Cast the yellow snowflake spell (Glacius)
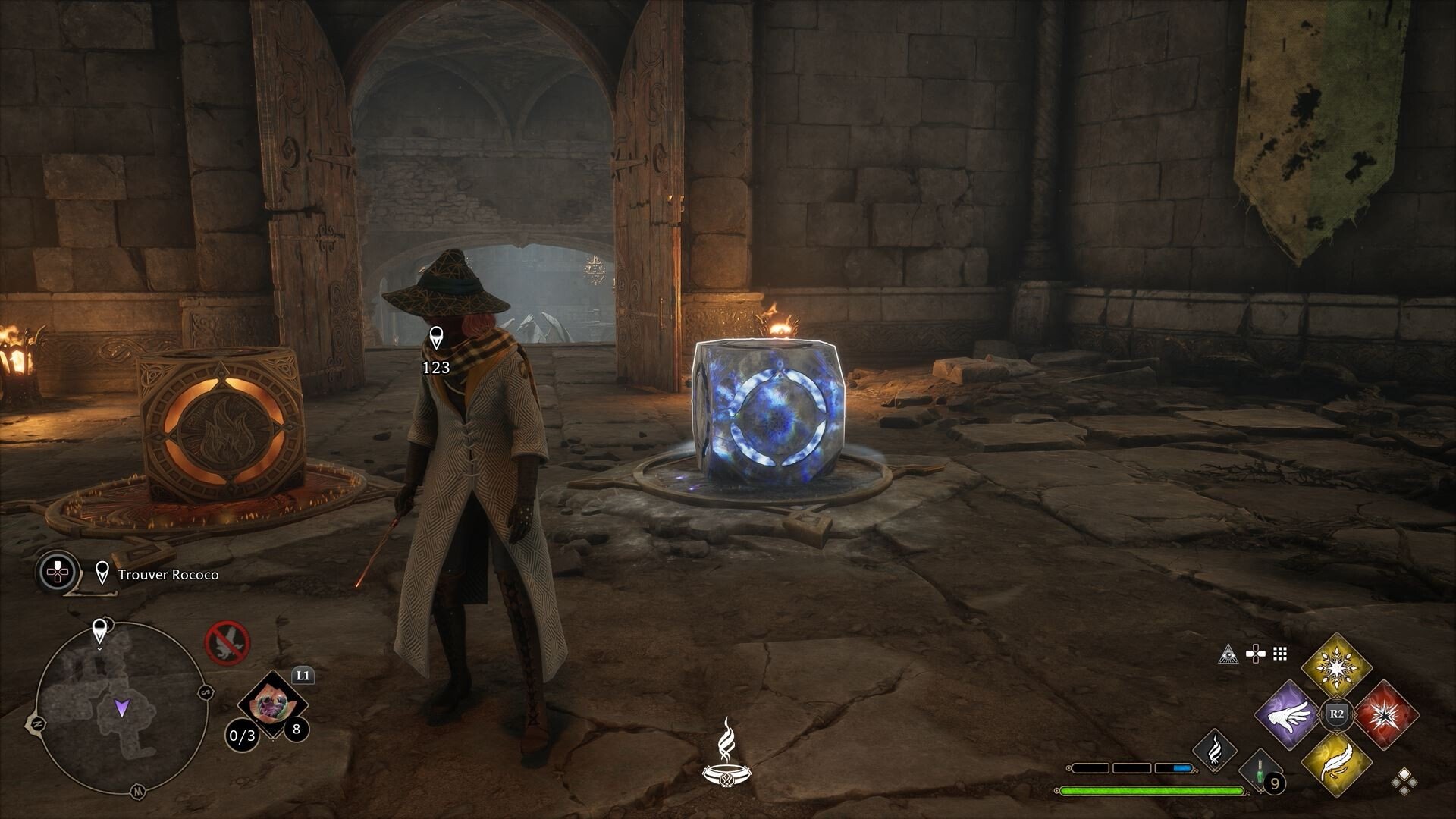Image resolution: width=1456 pixels, height=819 pixels. pos(1336,668)
